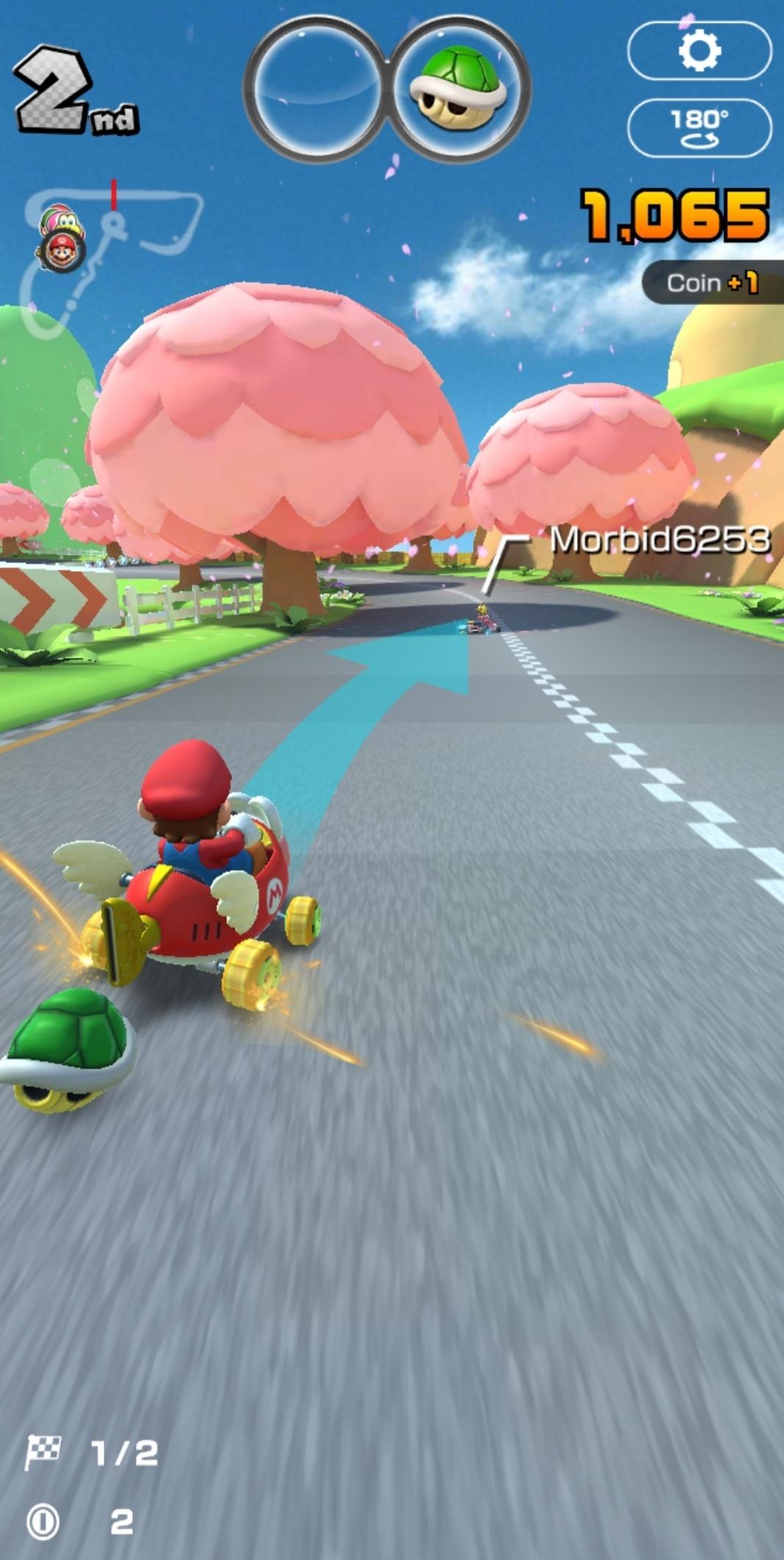Tap the empty item slot bubble
Image resolution: width=784 pixels, height=1560 pixels.
point(317,89)
